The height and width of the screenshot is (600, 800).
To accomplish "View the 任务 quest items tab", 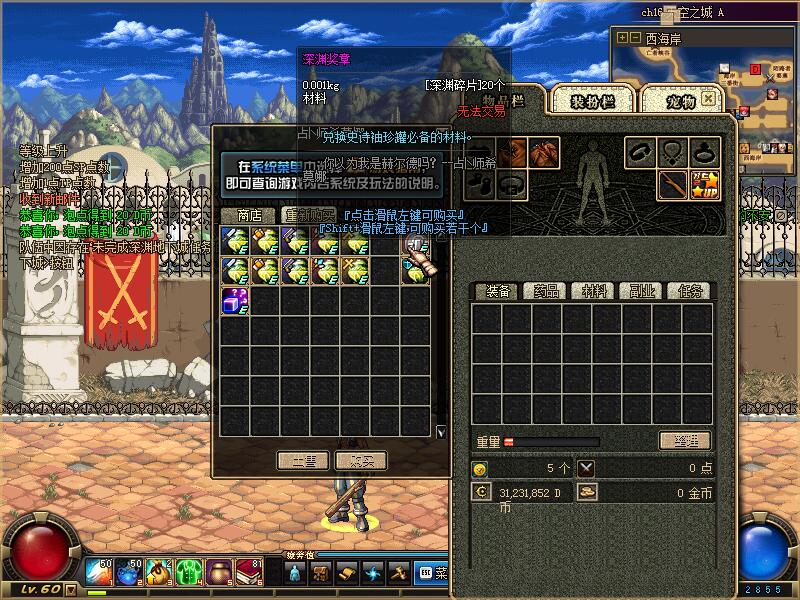I will (x=690, y=291).
